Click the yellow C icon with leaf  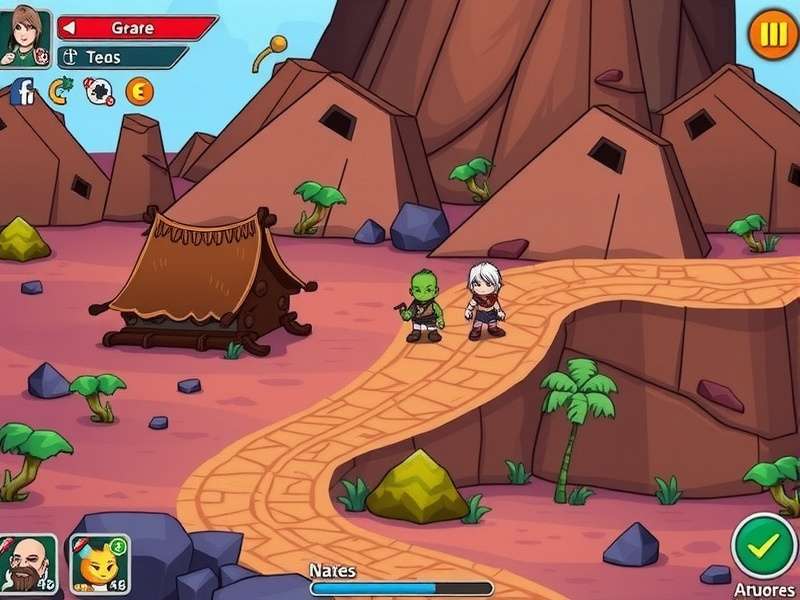coord(60,92)
